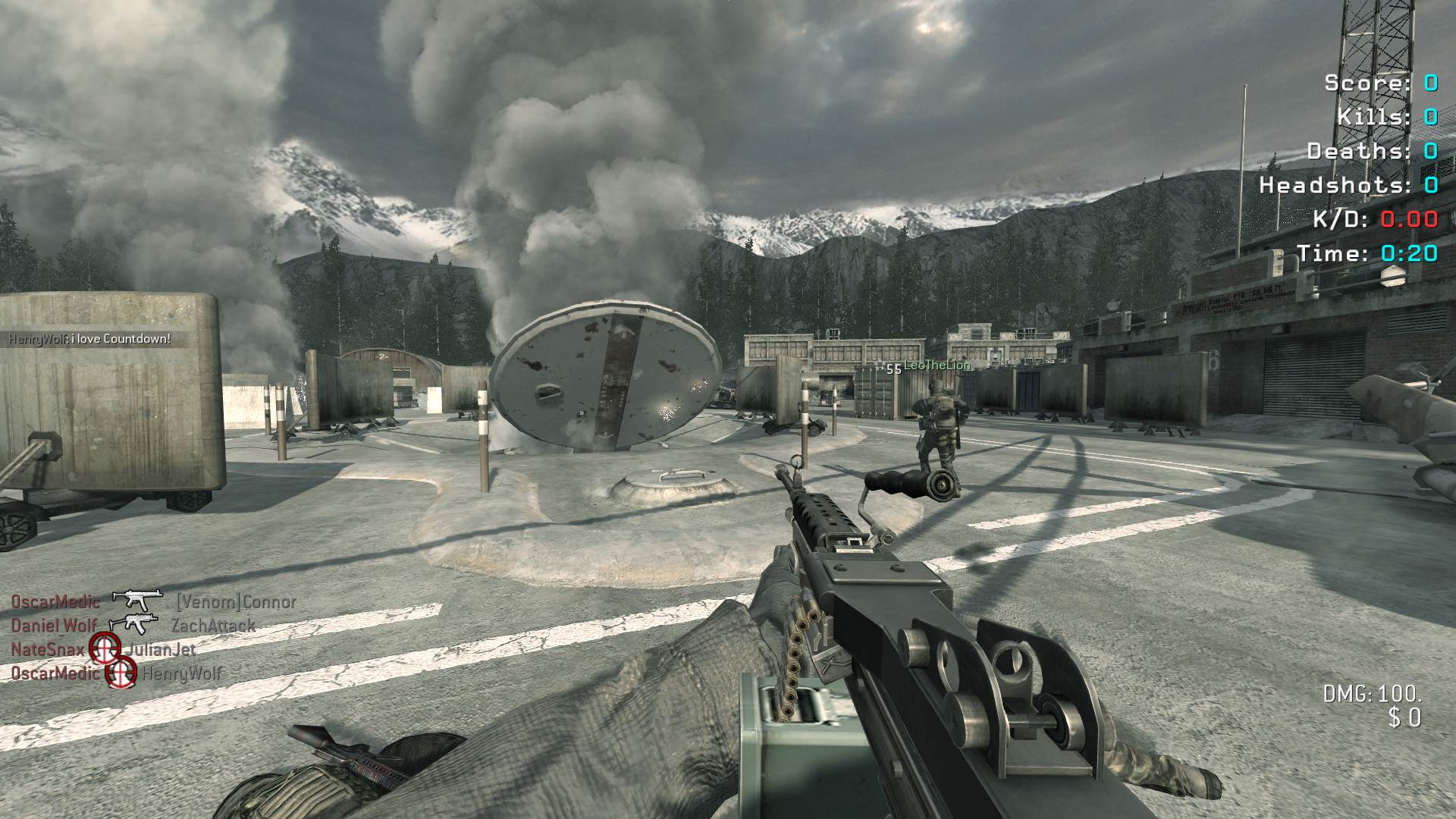Click the headshot icon next to JulianJet
The width and height of the screenshot is (1456, 819).
[x=105, y=648]
